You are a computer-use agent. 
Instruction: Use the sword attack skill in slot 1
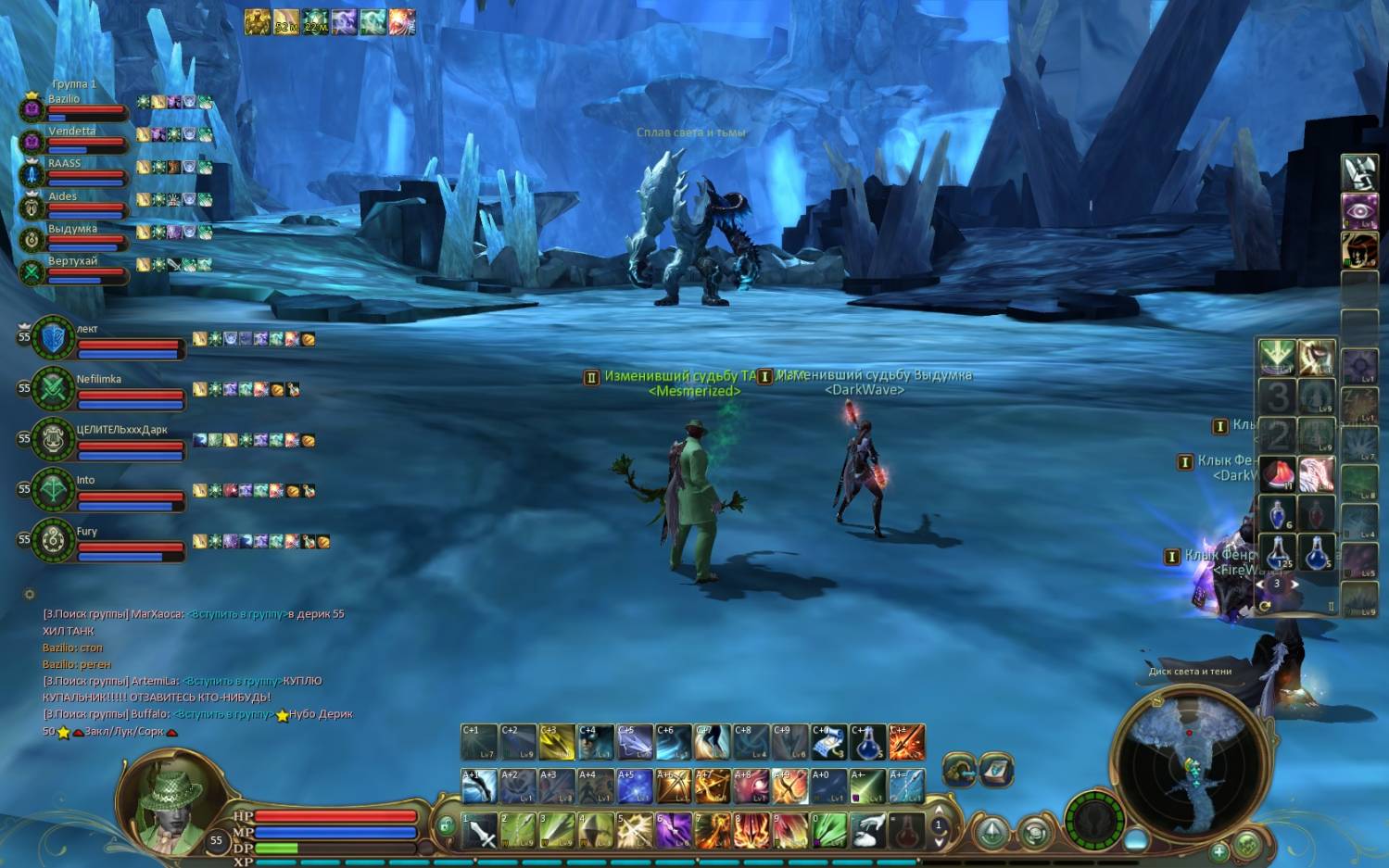480,830
